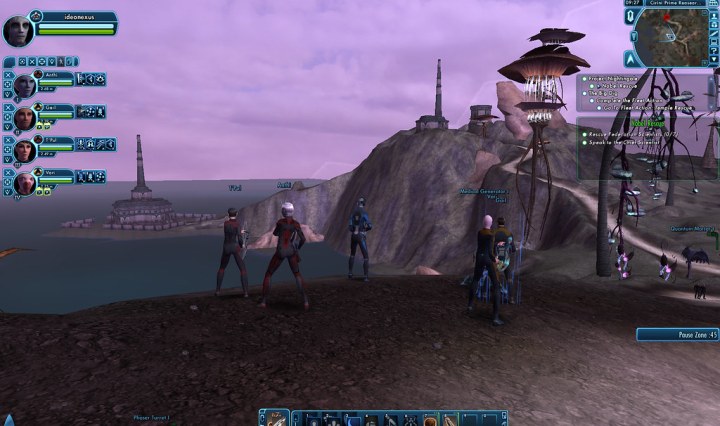Screen dimensions: 720x426
Task: Click Go To Fleet Action: Sample Rescue objective
Action: point(647,109)
